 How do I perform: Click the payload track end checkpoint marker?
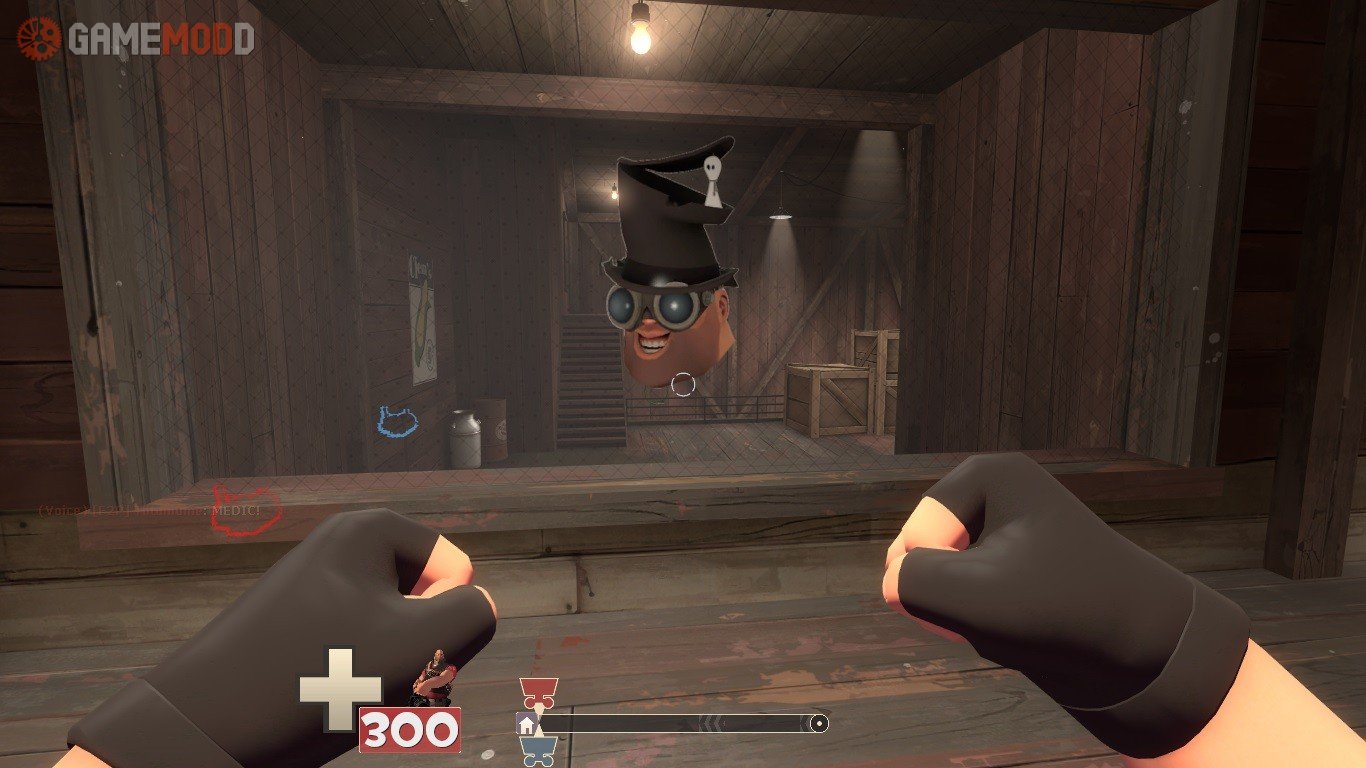click(x=819, y=723)
